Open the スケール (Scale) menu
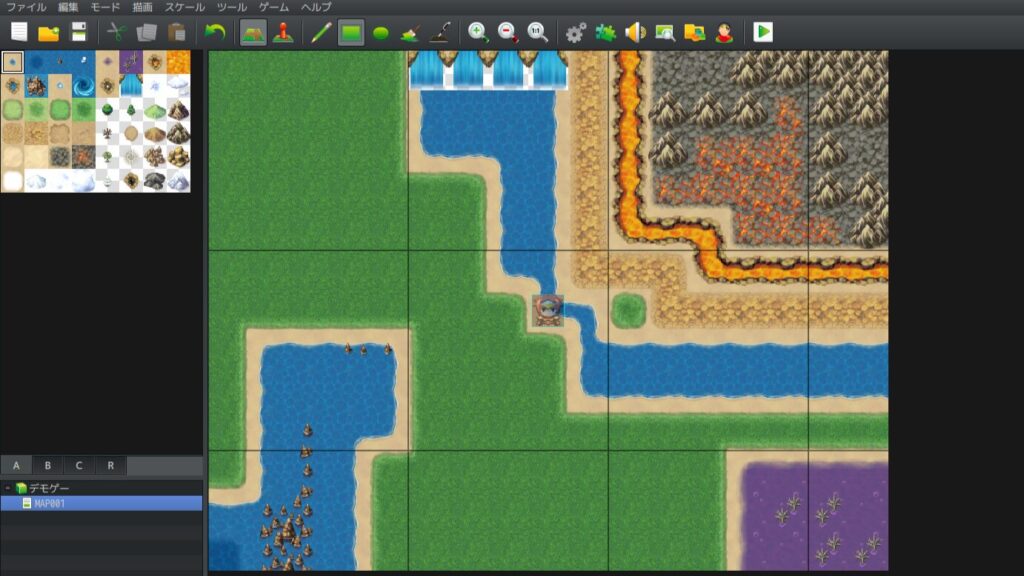Viewport: 1024px width, 576px height. click(185, 7)
